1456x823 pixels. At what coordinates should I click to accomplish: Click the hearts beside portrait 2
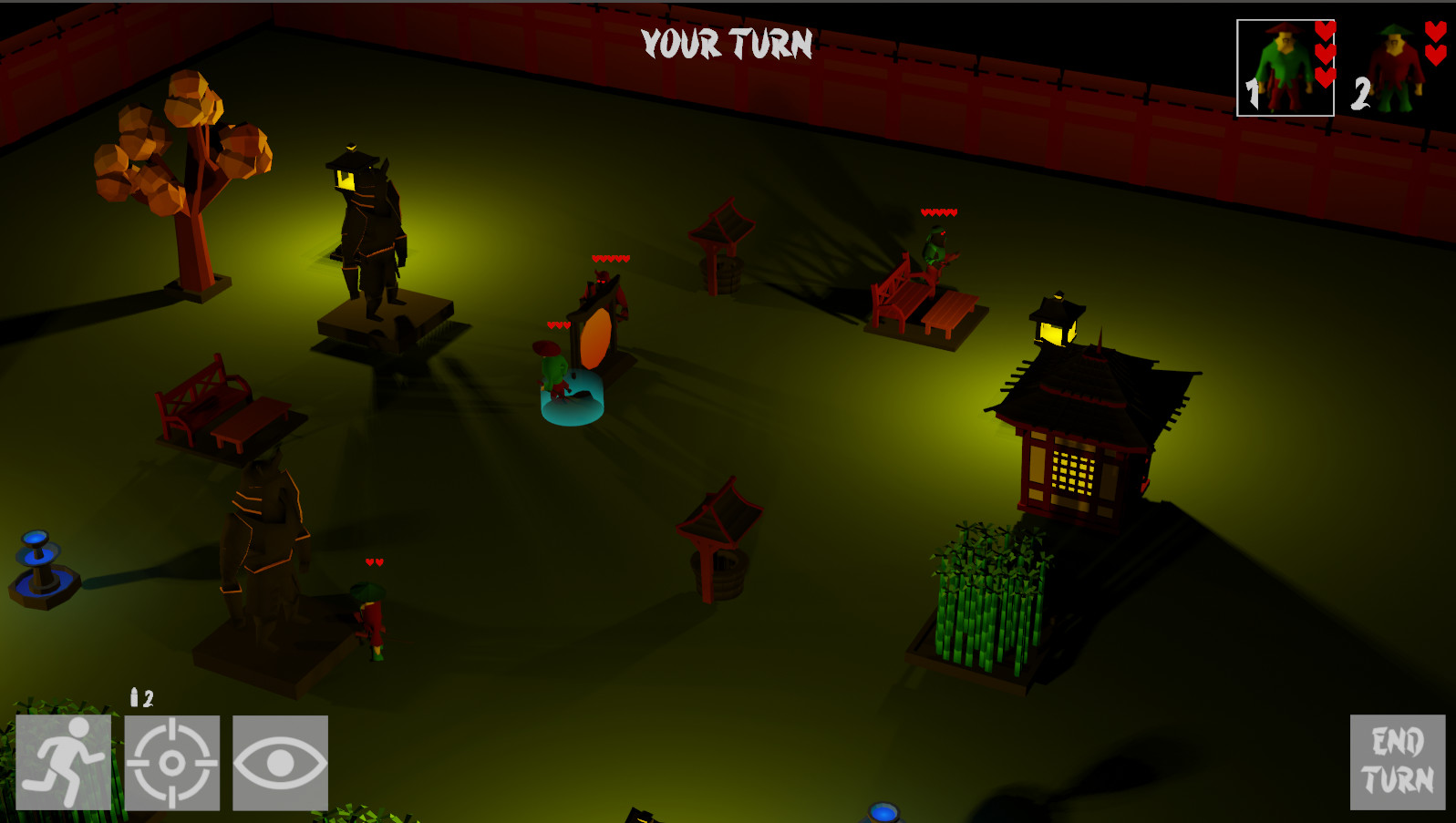point(1436,46)
